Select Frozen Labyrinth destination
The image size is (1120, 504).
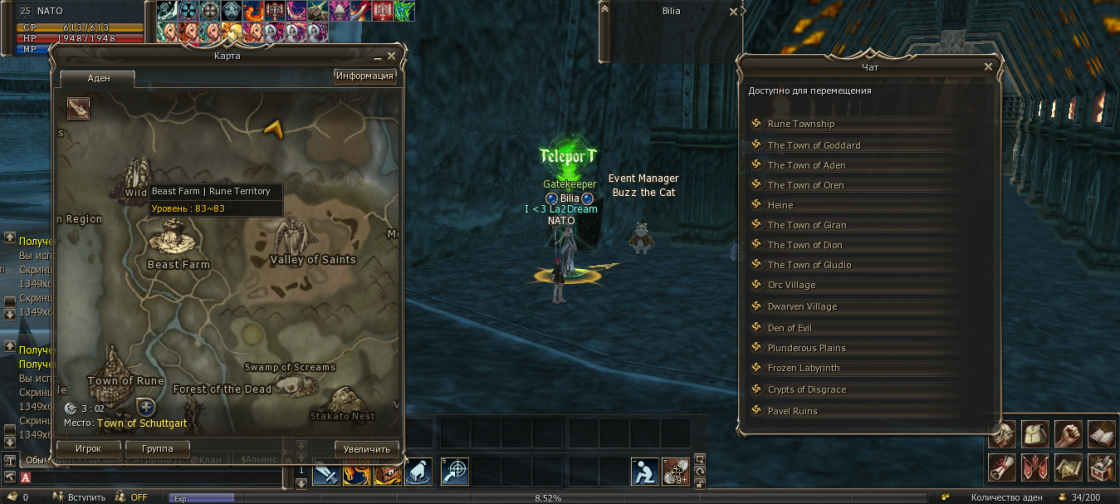(x=803, y=368)
